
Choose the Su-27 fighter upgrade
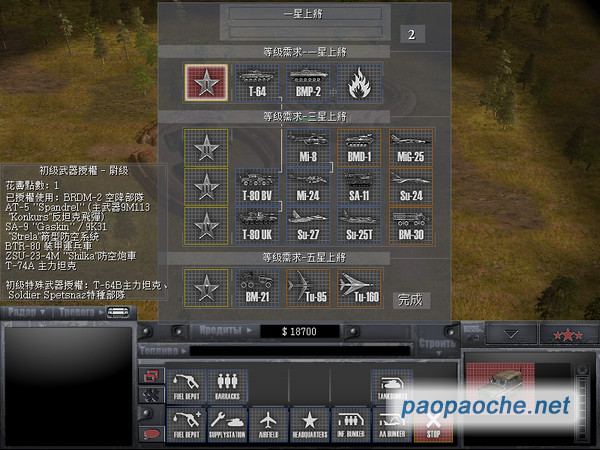point(309,224)
